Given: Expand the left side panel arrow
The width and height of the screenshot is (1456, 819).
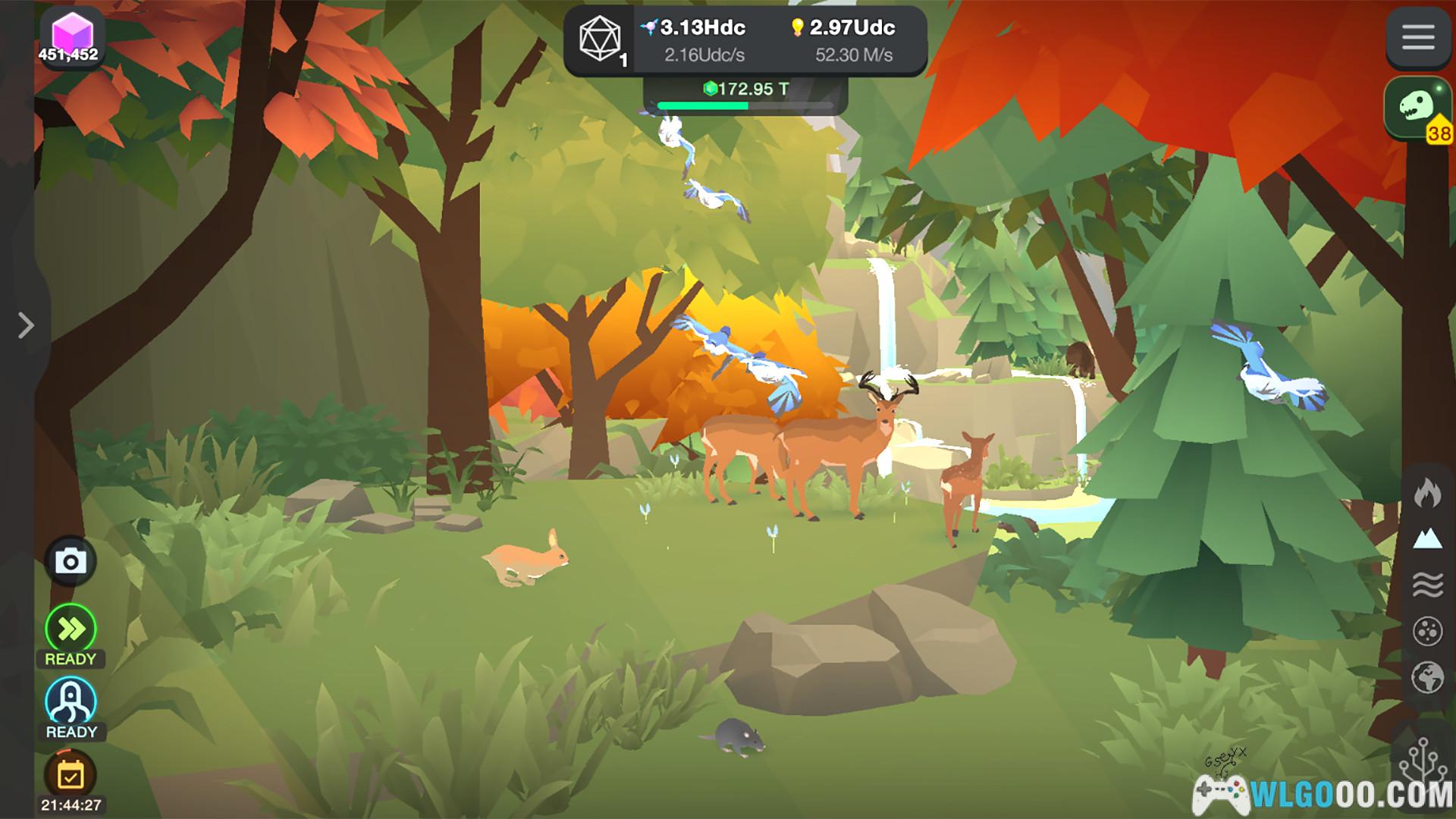Looking at the screenshot, I should tap(26, 325).
